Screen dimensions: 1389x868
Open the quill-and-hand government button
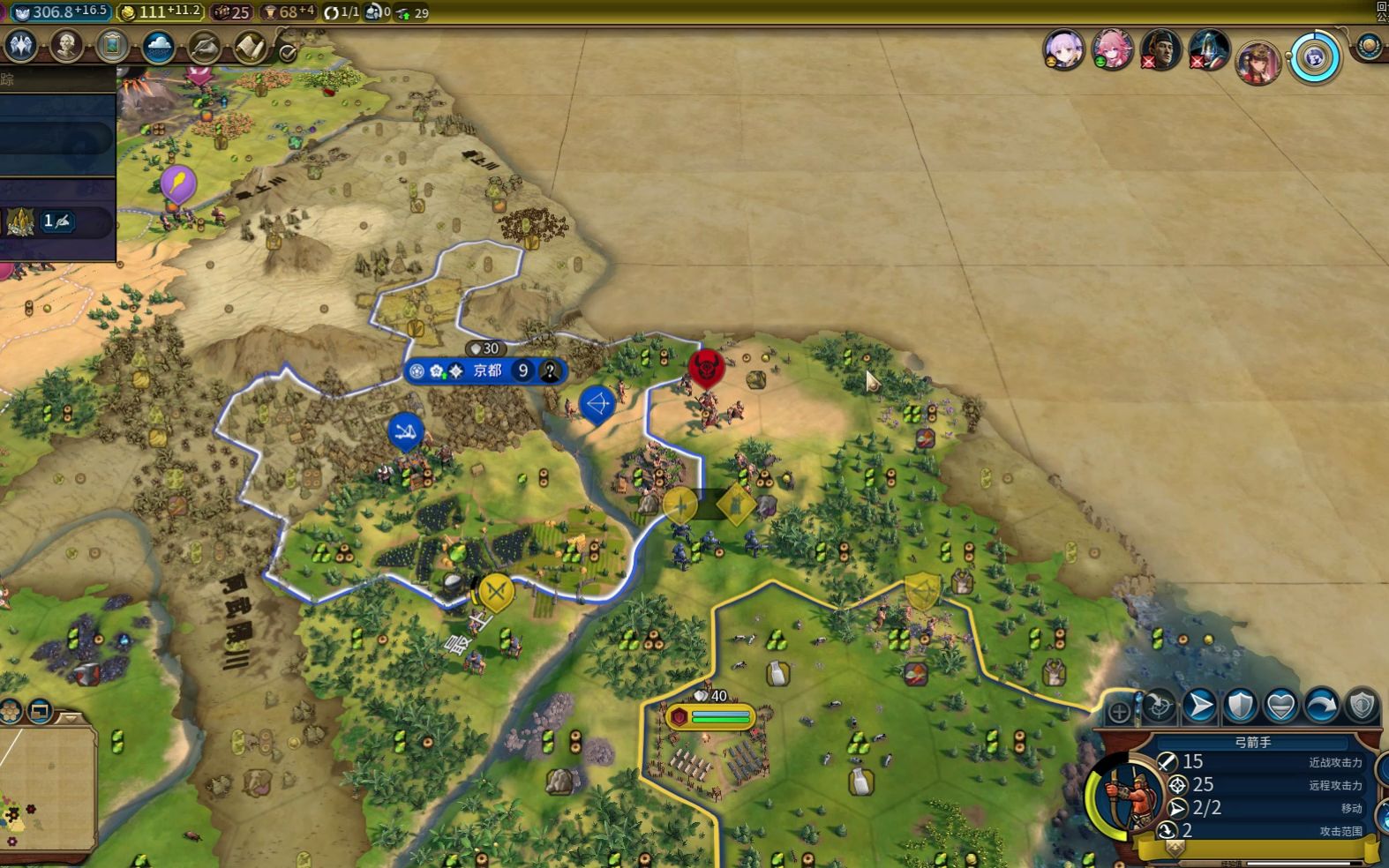[x=204, y=46]
